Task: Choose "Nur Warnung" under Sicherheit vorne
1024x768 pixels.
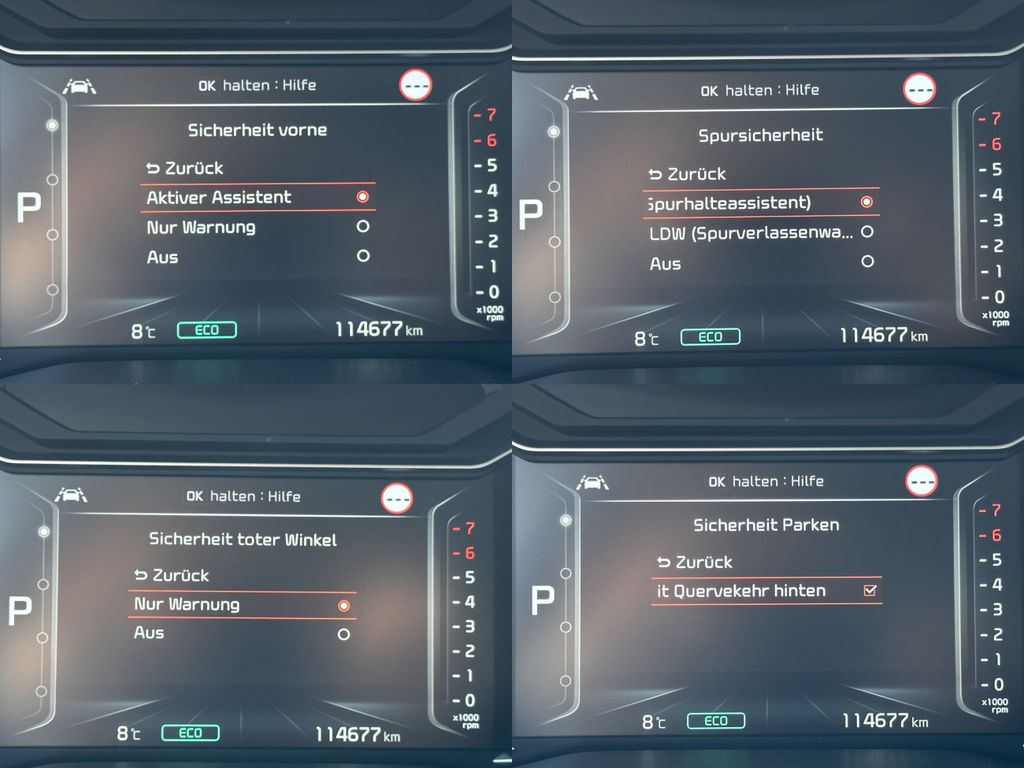Action: coord(257,227)
